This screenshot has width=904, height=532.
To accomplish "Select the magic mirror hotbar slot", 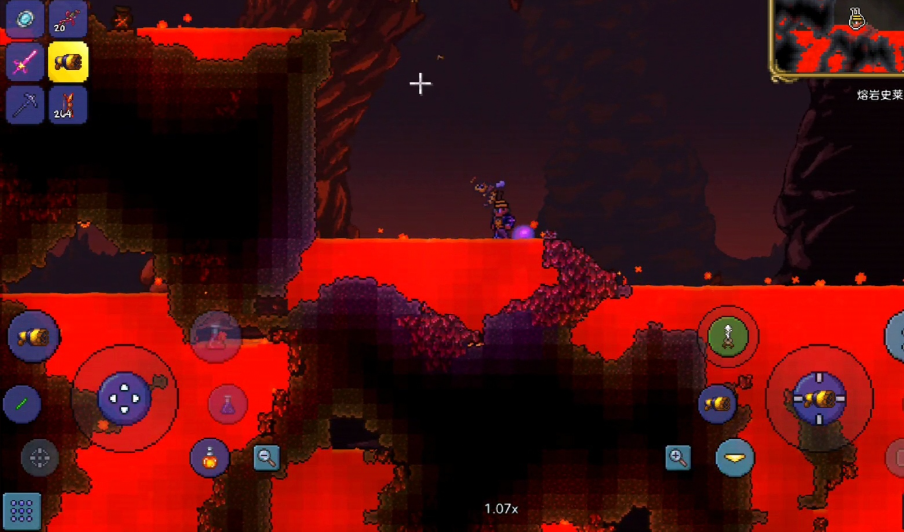I will click(25, 18).
